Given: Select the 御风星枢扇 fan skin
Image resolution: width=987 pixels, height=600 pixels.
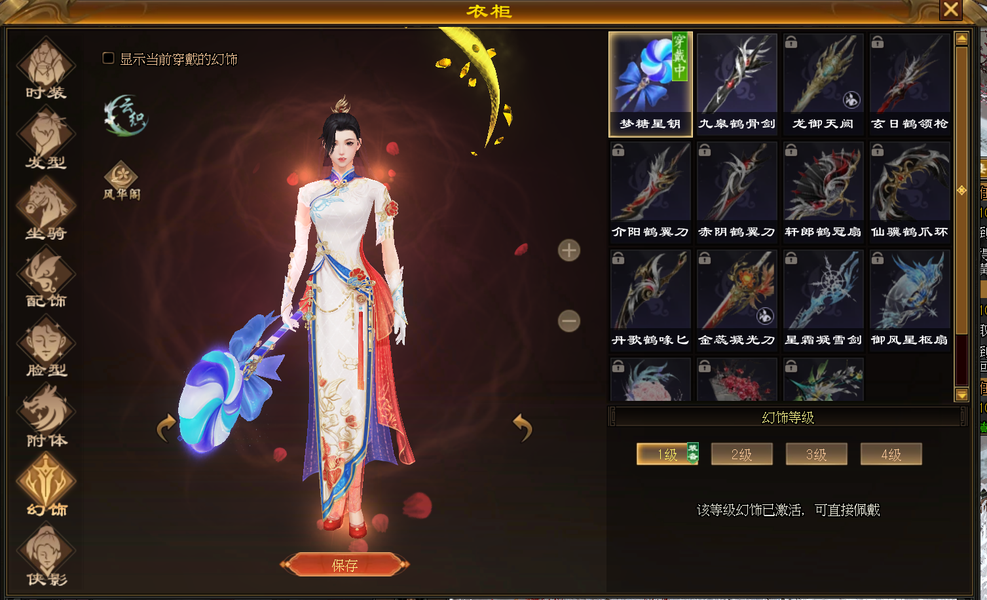Looking at the screenshot, I should (x=910, y=300).
